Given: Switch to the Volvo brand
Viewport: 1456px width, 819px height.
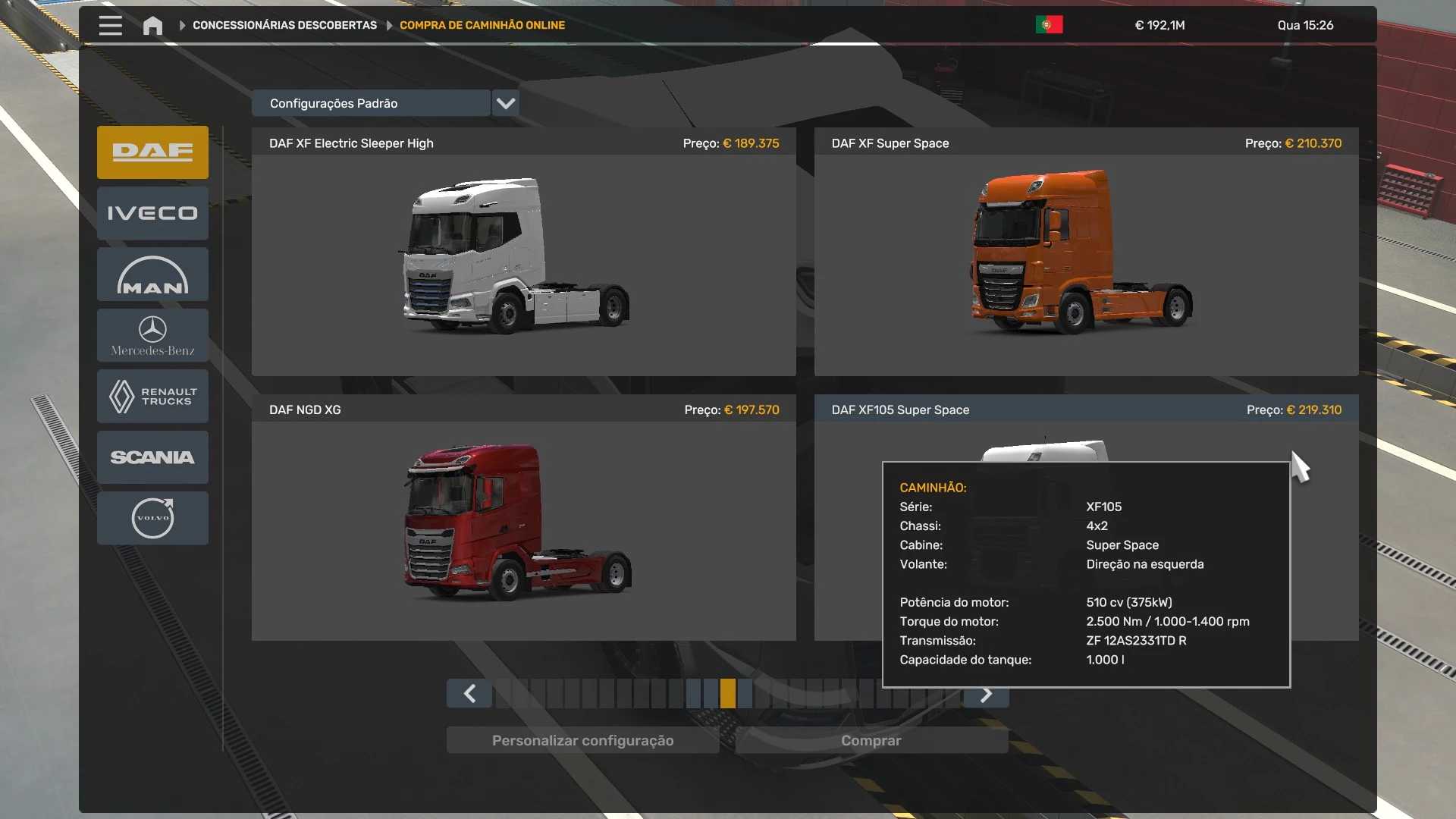Looking at the screenshot, I should [152, 518].
